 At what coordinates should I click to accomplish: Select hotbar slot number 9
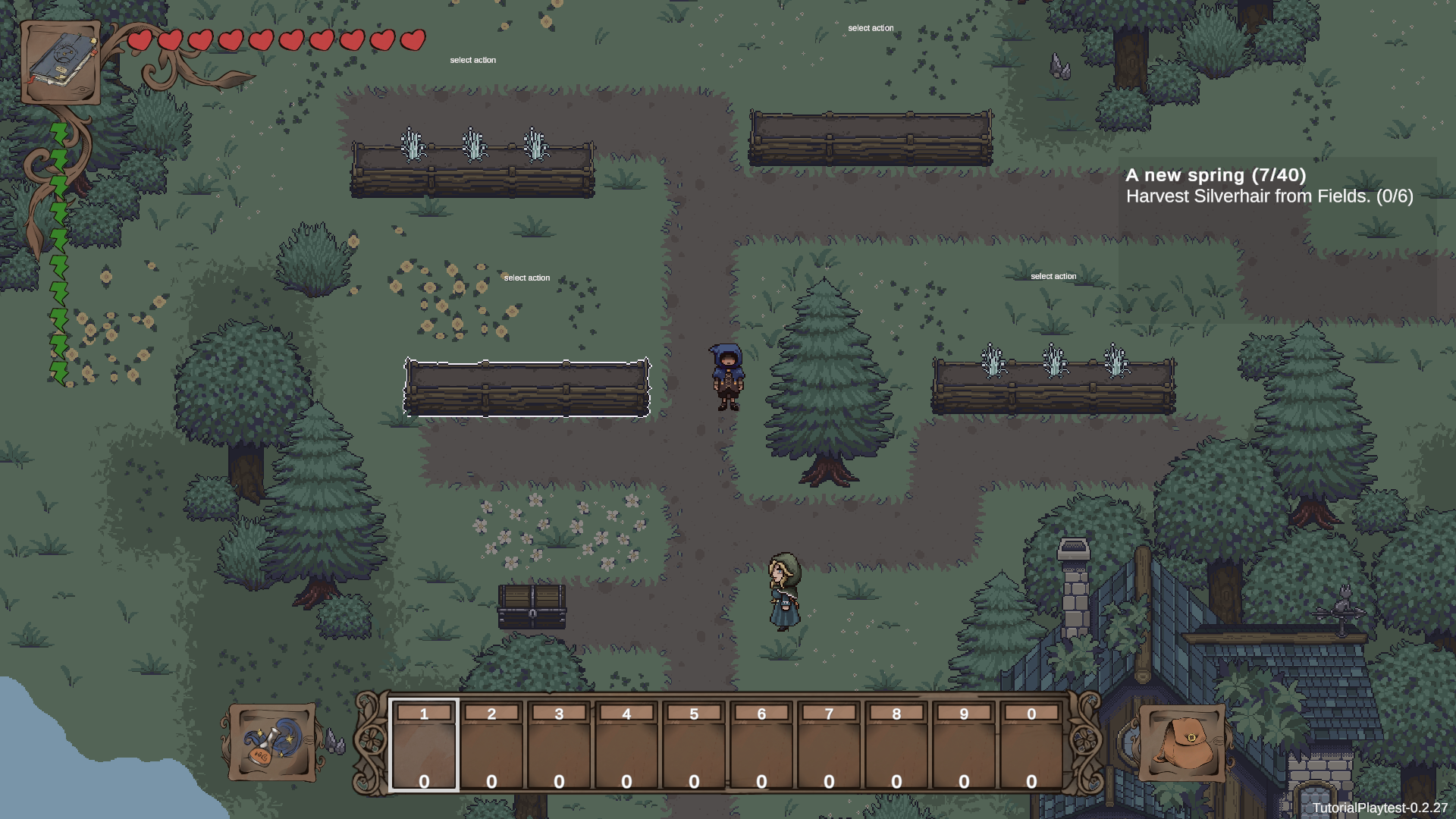pos(964,746)
